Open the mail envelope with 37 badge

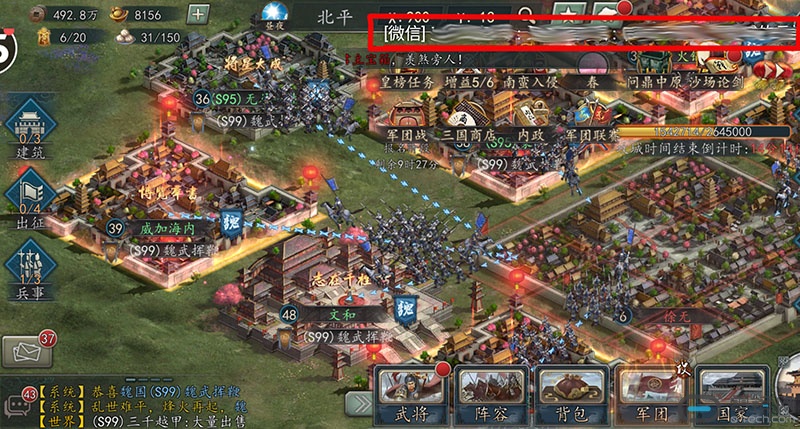pos(26,351)
